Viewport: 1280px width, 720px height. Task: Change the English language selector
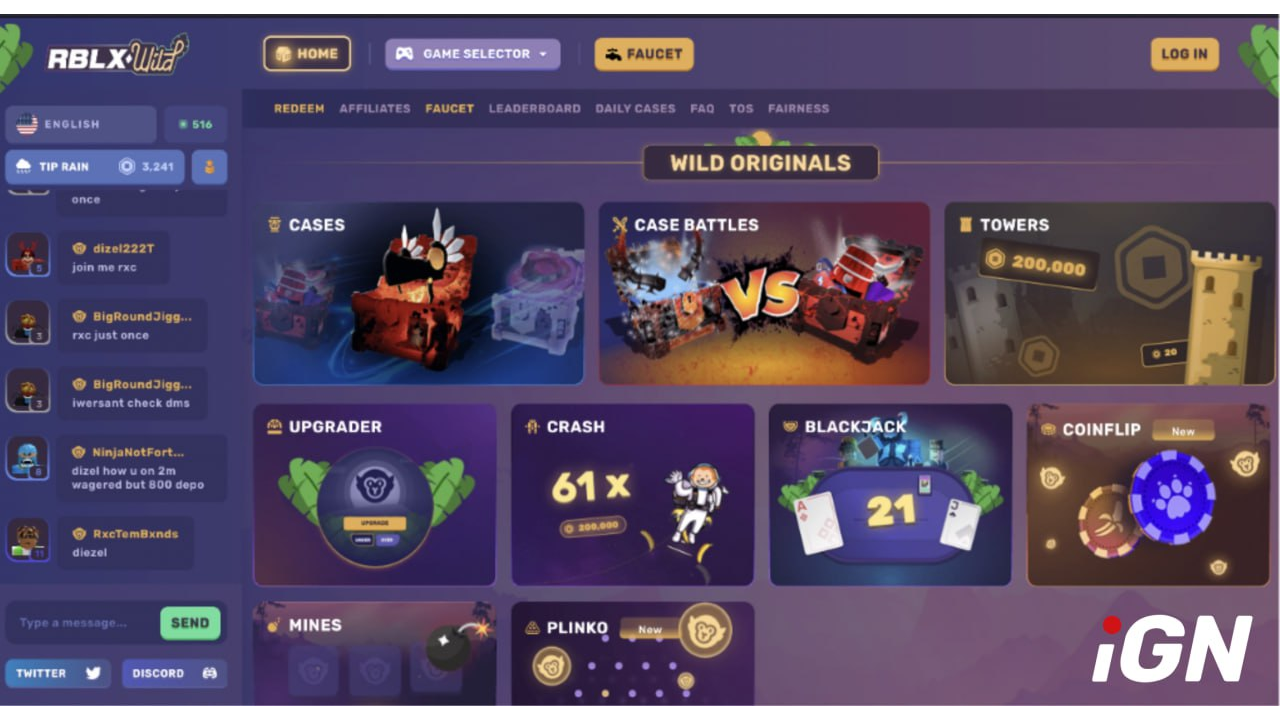[x=81, y=125]
